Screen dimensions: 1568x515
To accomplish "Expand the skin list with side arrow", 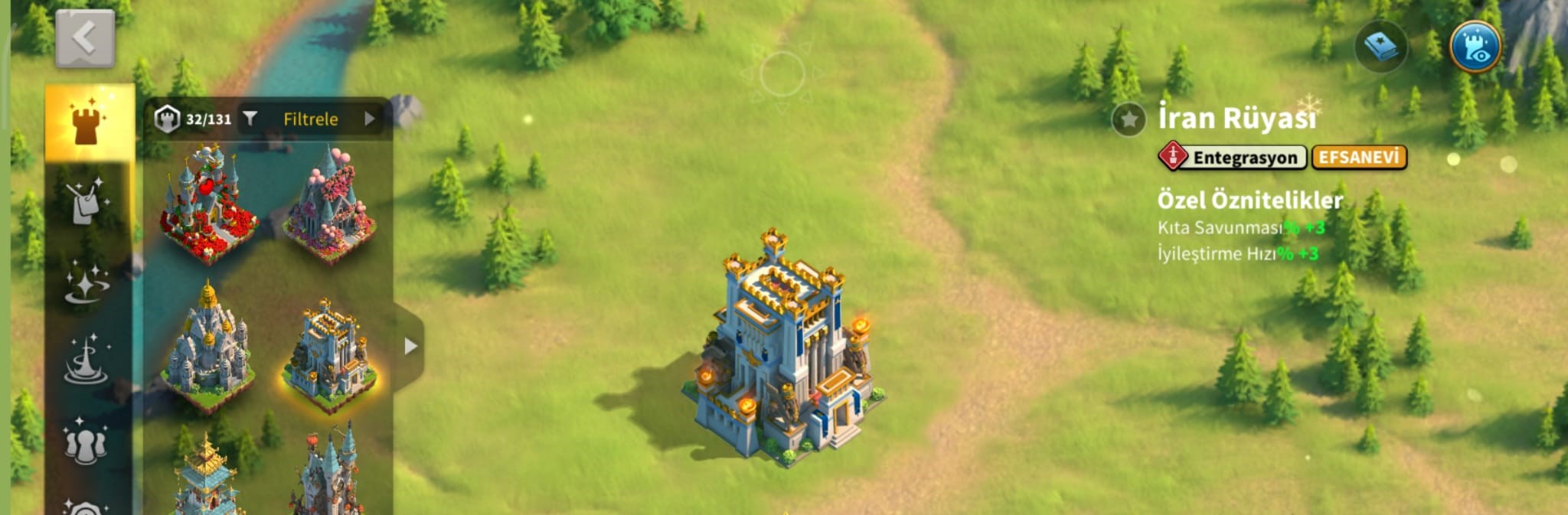I will click(410, 346).
